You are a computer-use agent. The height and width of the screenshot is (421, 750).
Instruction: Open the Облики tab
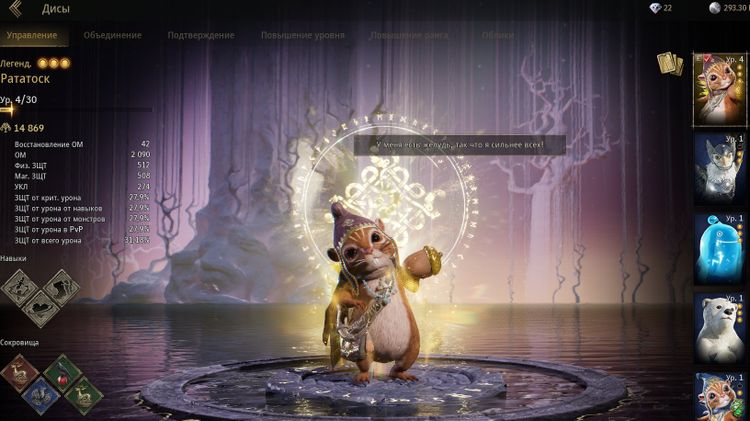(498, 35)
